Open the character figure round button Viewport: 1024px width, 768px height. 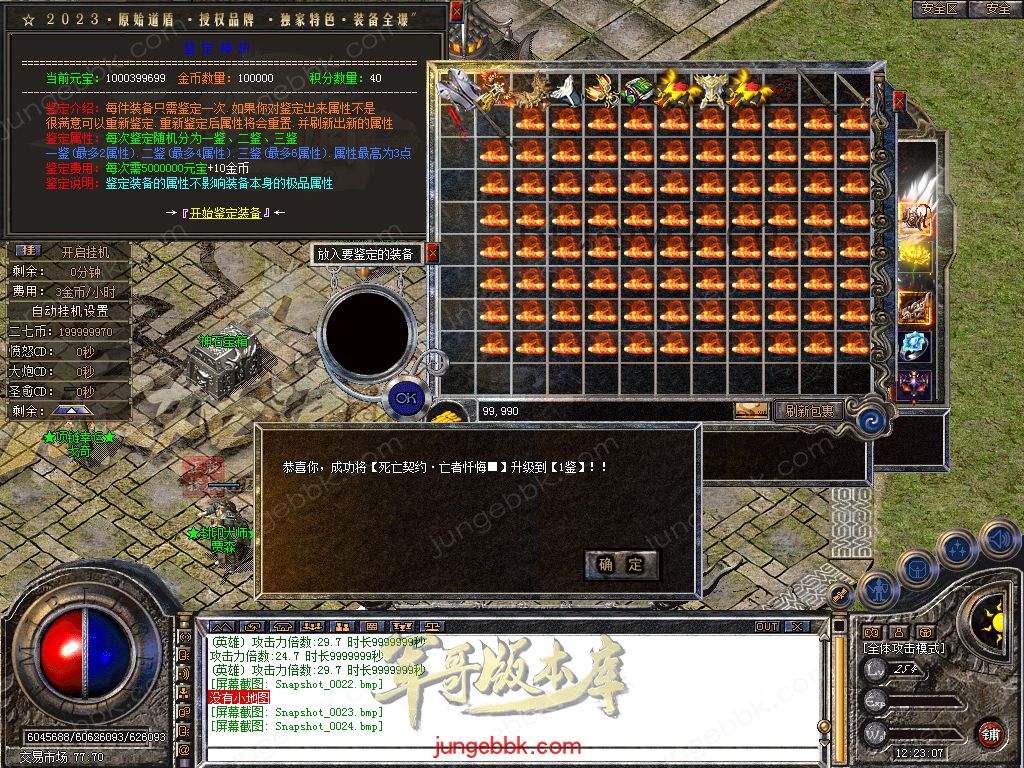pos(877,591)
